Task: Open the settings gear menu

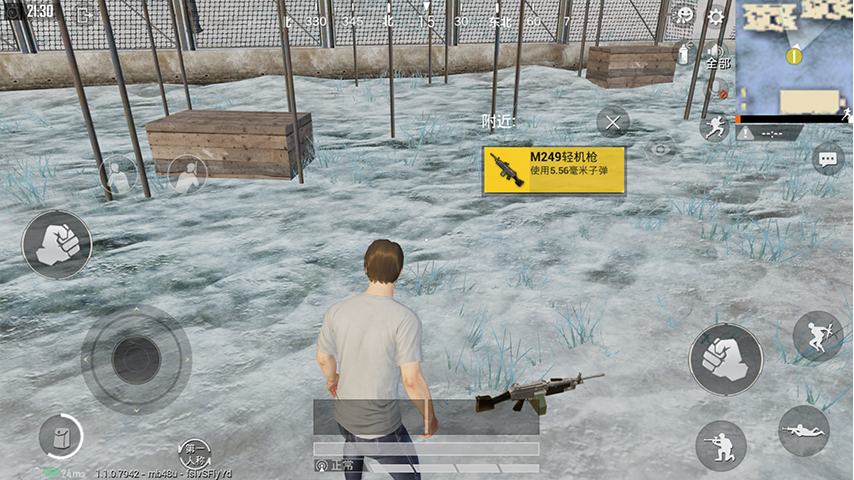Action: pos(715,17)
